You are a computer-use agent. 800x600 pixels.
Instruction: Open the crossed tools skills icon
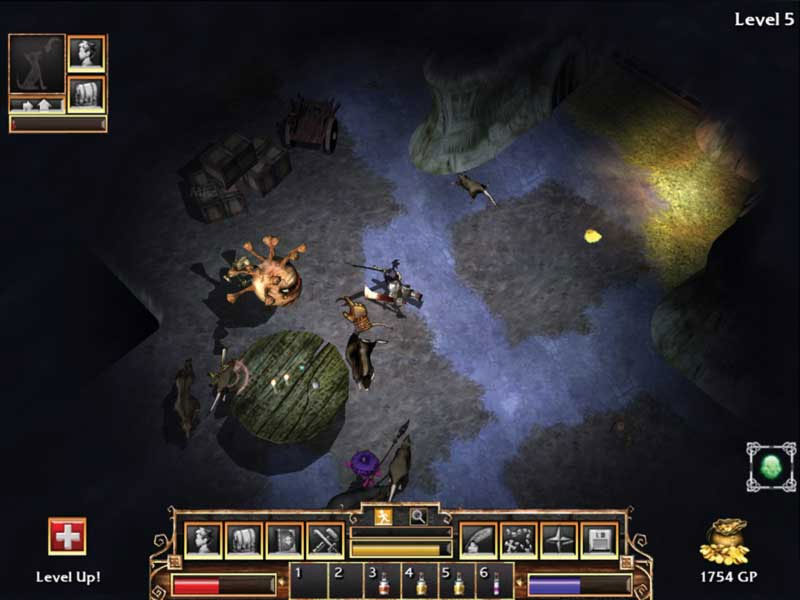325,540
